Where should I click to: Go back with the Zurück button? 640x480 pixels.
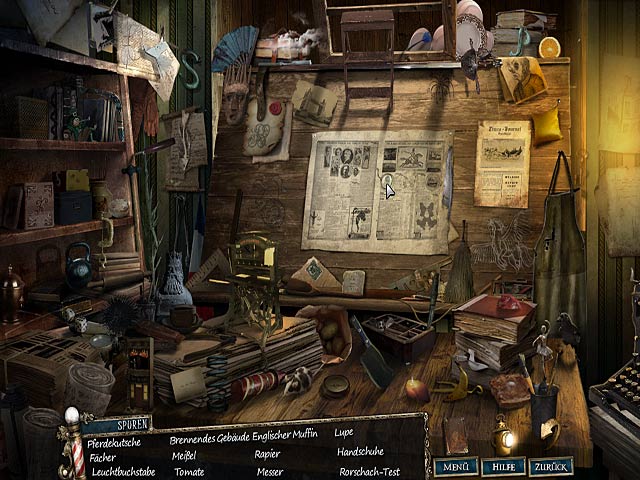[550, 466]
